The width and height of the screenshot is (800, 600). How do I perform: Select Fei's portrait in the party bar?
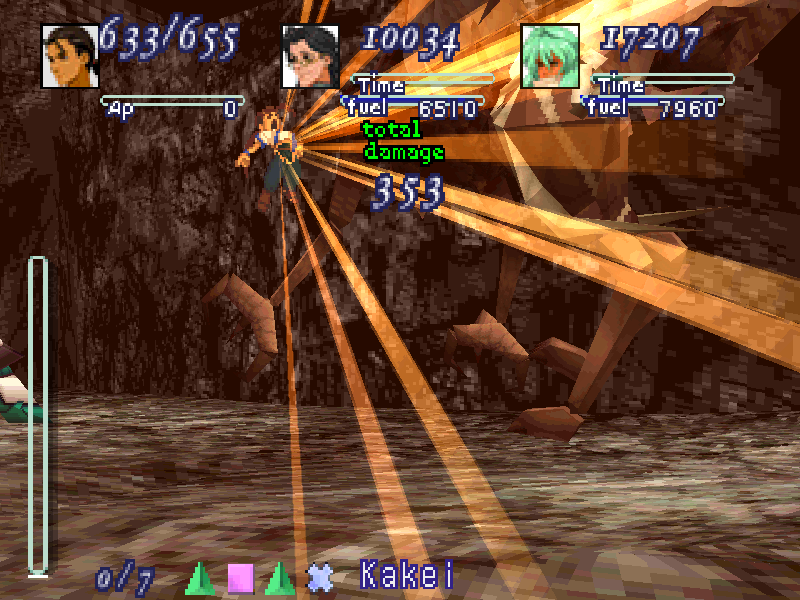coord(70,55)
